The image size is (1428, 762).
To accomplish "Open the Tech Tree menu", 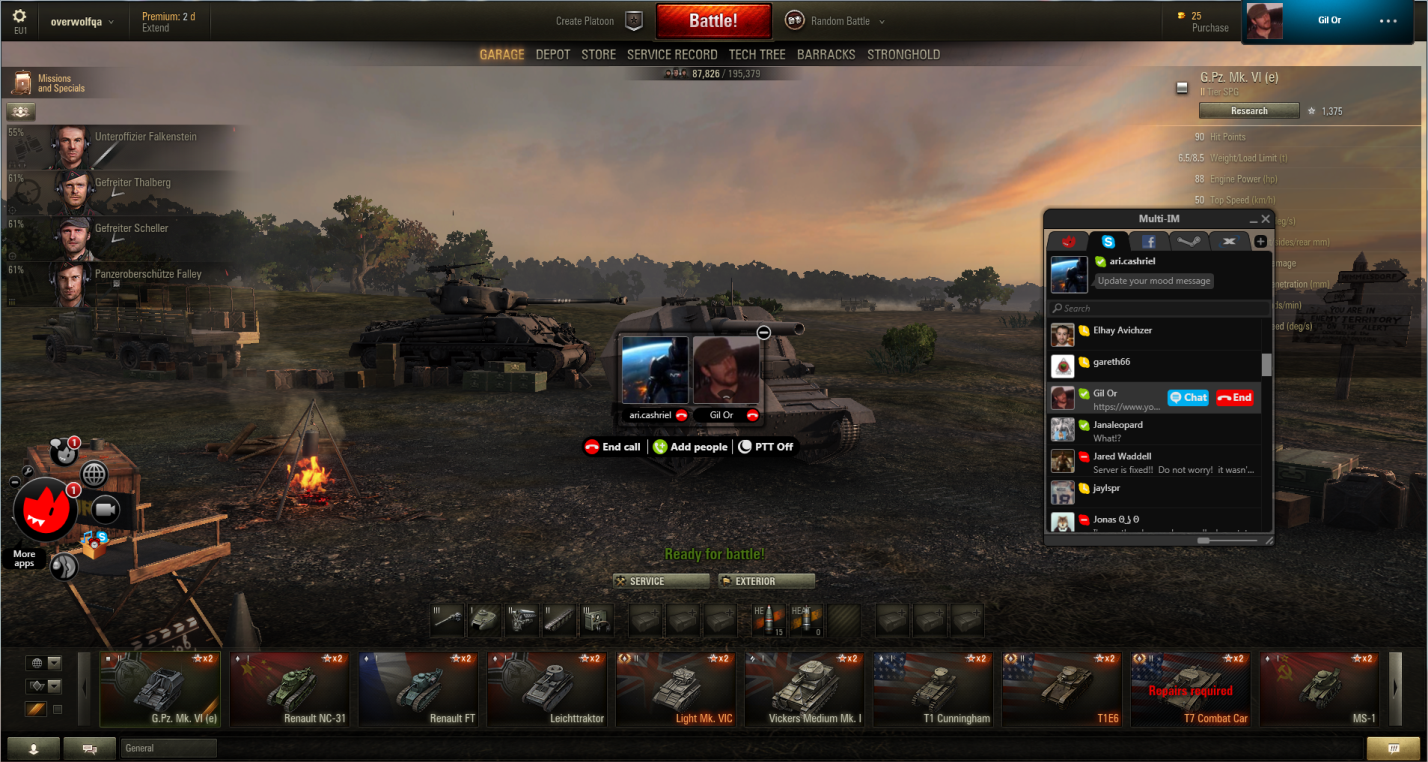I will coord(757,55).
